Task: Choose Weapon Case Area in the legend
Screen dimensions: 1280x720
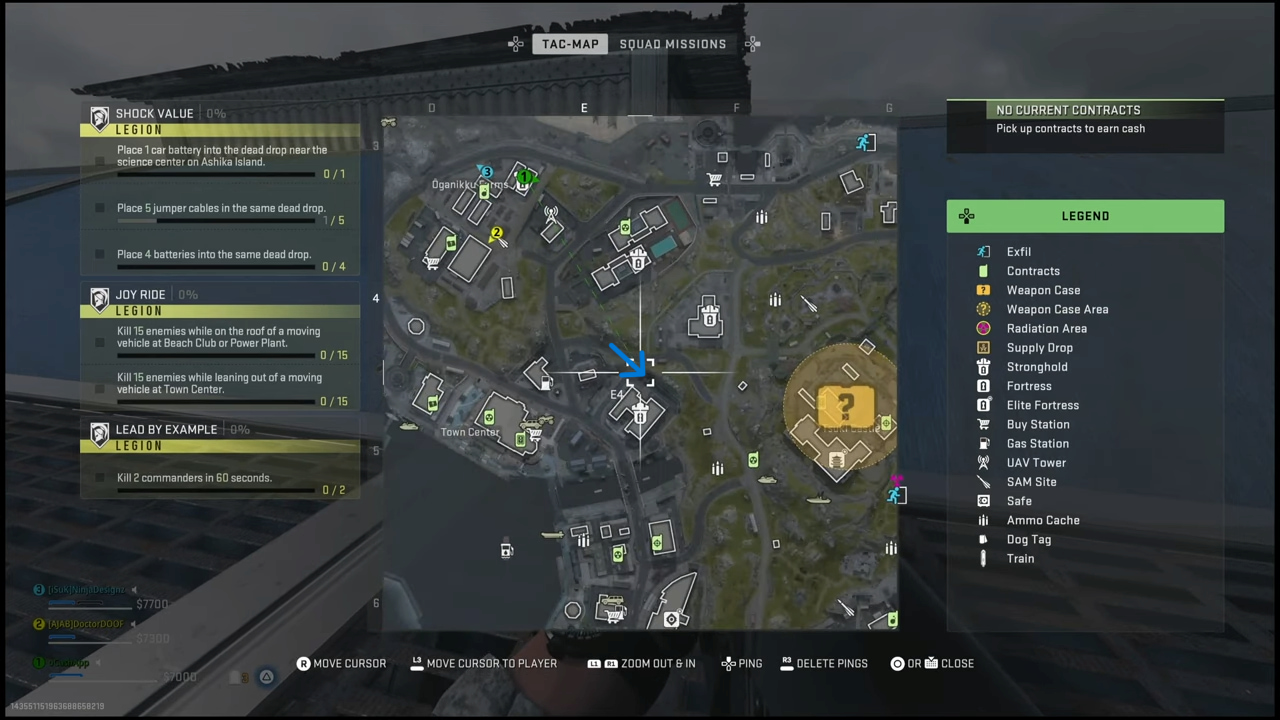Action: (1056, 309)
